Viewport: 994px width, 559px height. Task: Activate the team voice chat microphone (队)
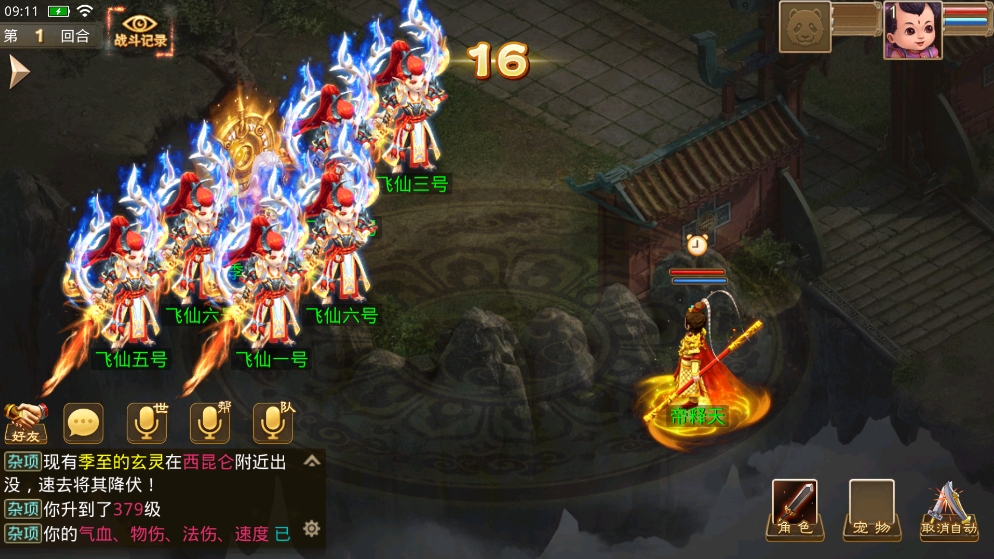pyautogui.click(x=272, y=423)
